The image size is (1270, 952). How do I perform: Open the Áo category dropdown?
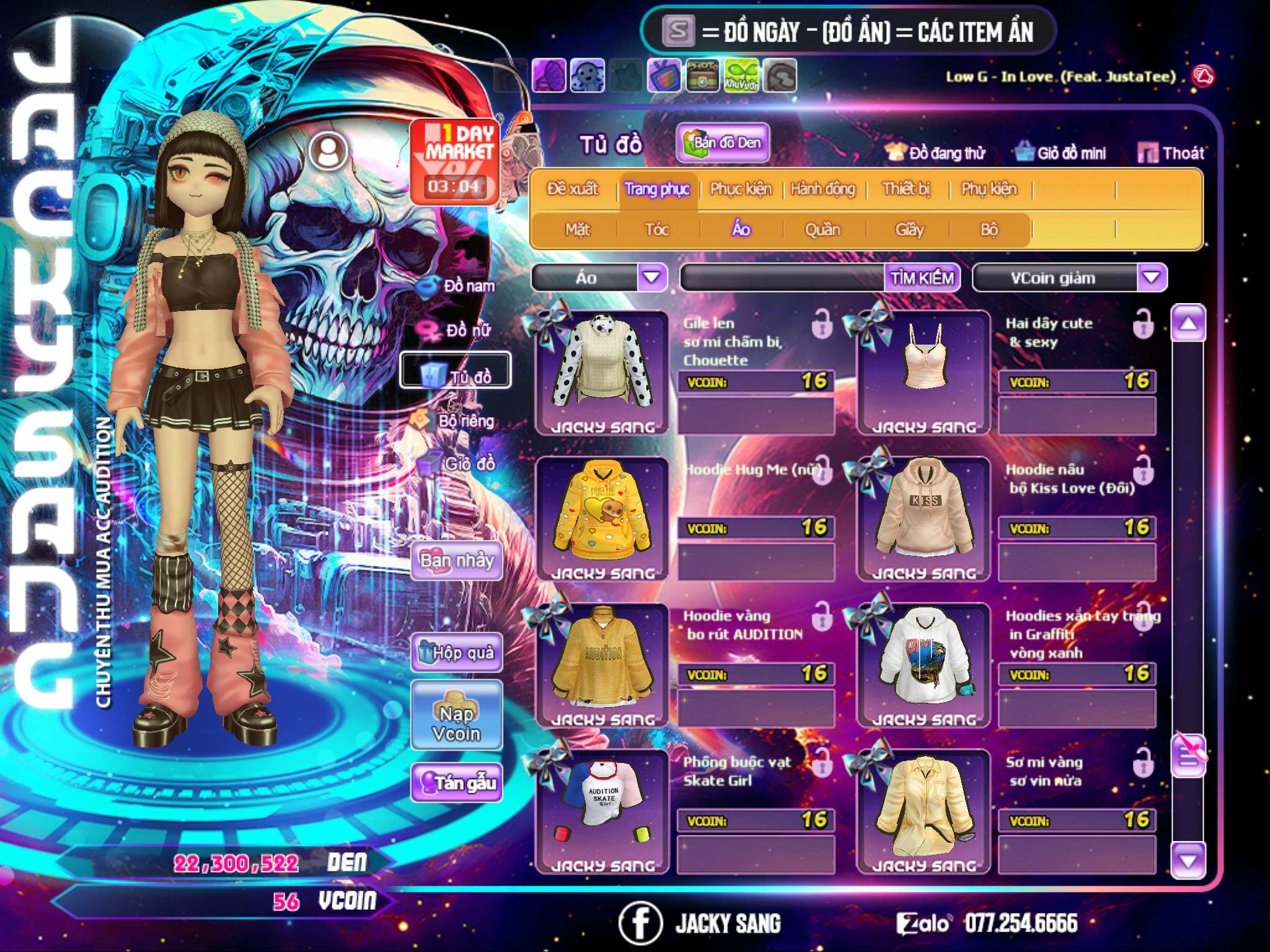pyautogui.click(x=652, y=278)
